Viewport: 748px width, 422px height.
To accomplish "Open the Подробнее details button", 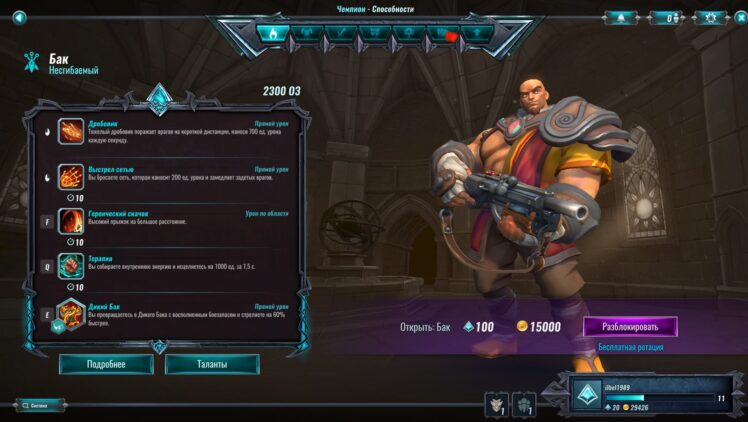I will pyautogui.click(x=106, y=364).
